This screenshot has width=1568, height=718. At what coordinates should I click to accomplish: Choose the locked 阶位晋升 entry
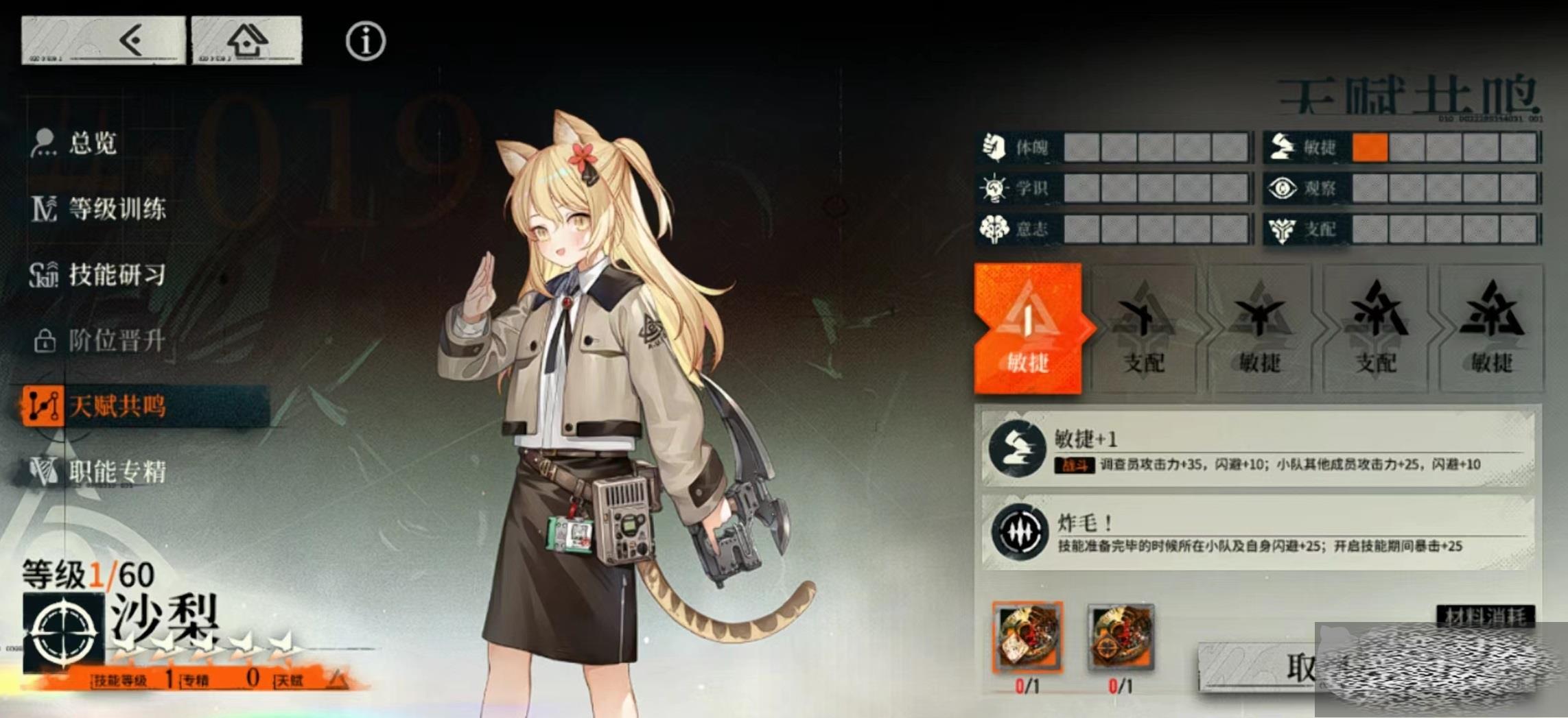tap(117, 340)
